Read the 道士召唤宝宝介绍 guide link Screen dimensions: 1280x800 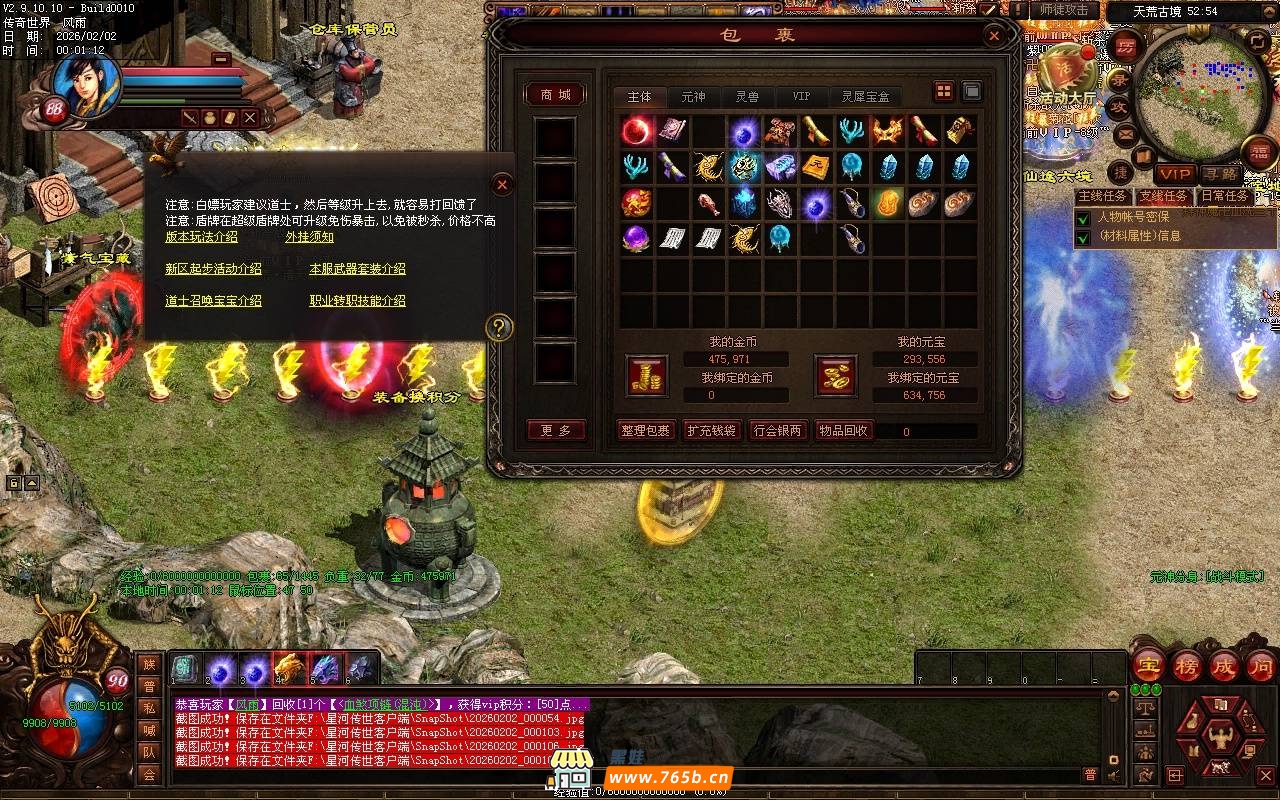[213, 300]
